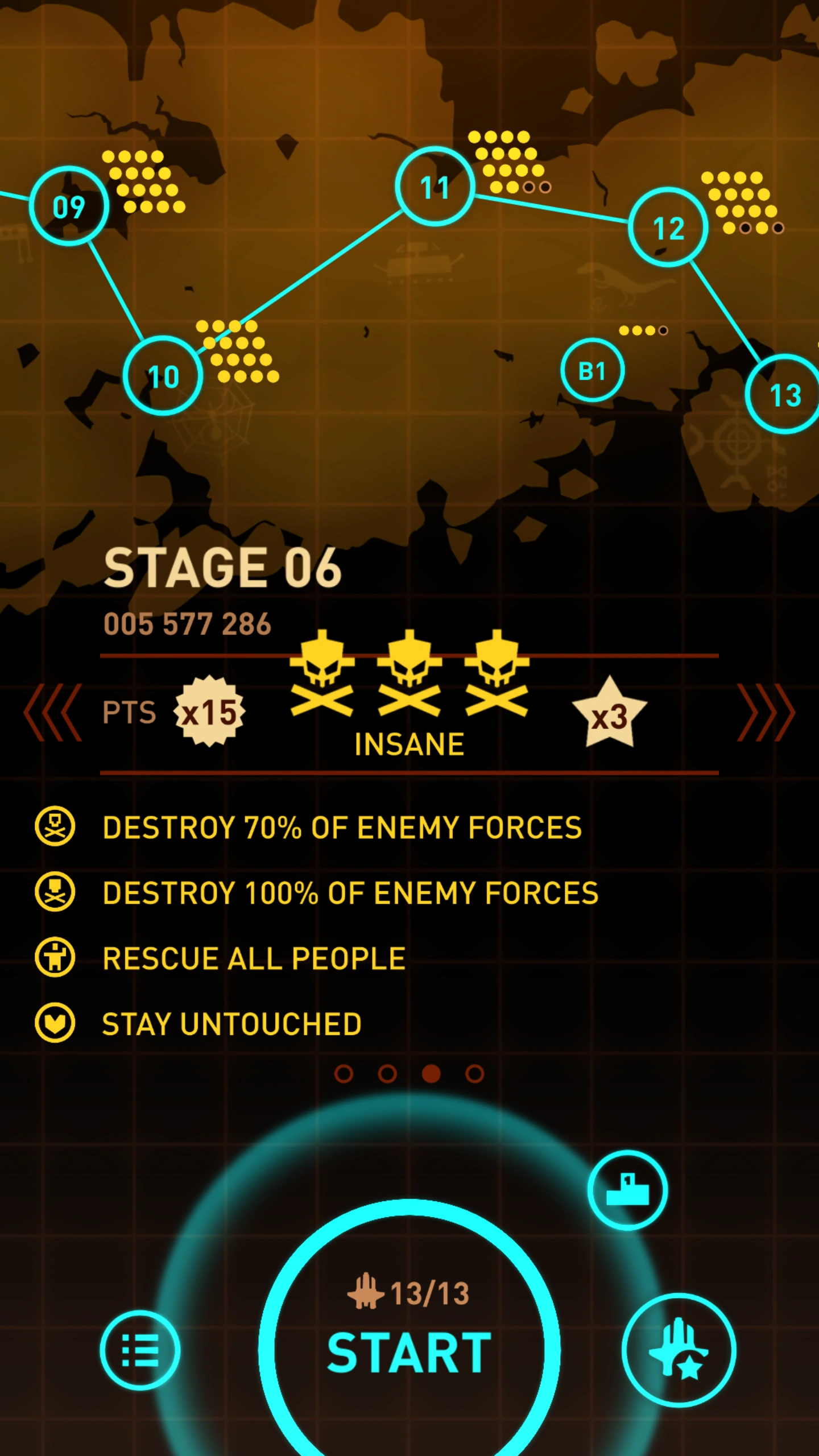Click the 'stay untouched' shield icon

click(x=55, y=1024)
